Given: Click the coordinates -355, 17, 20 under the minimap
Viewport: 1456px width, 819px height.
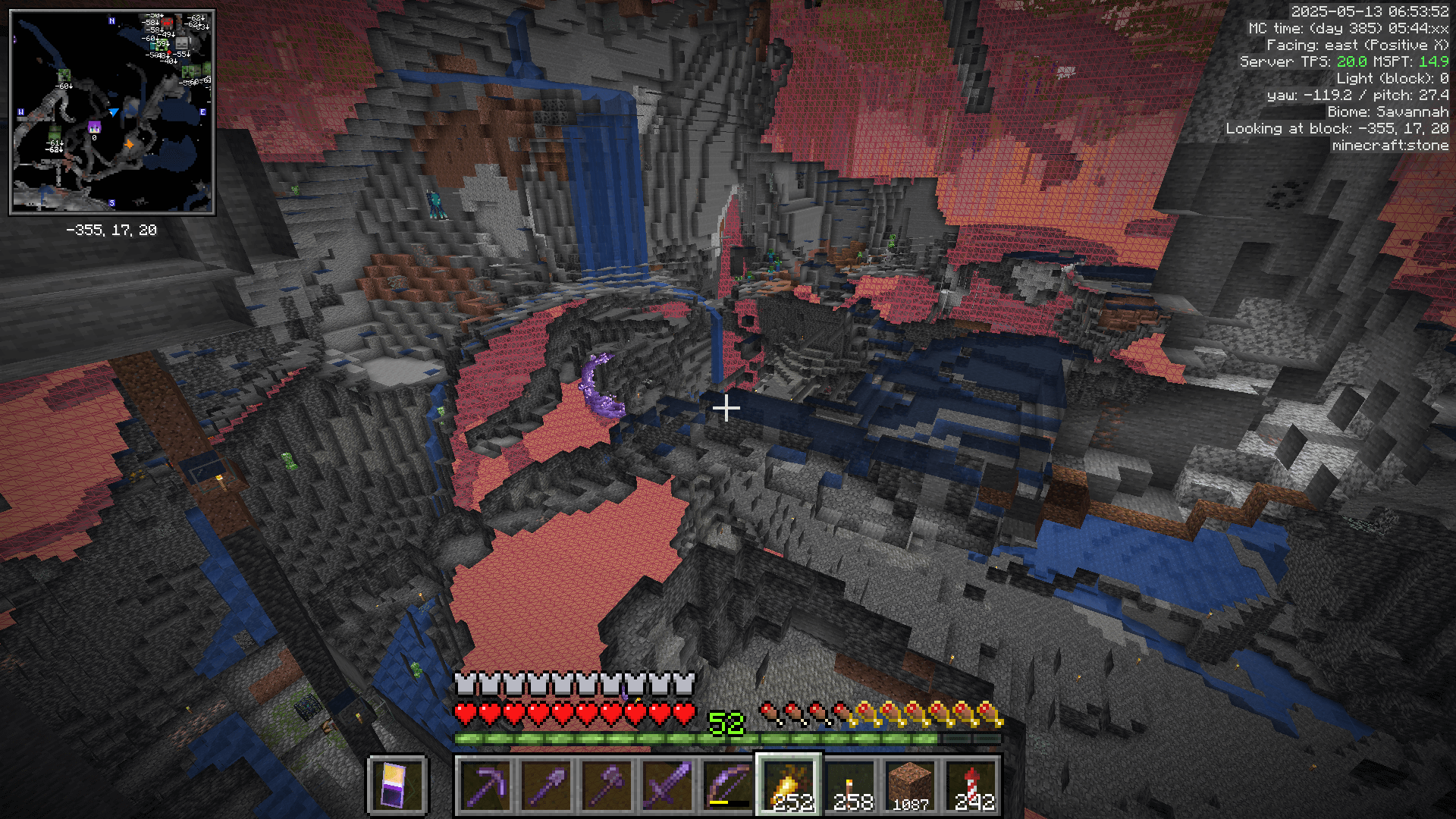Looking at the screenshot, I should pyautogui.click(x=112, y=229).
